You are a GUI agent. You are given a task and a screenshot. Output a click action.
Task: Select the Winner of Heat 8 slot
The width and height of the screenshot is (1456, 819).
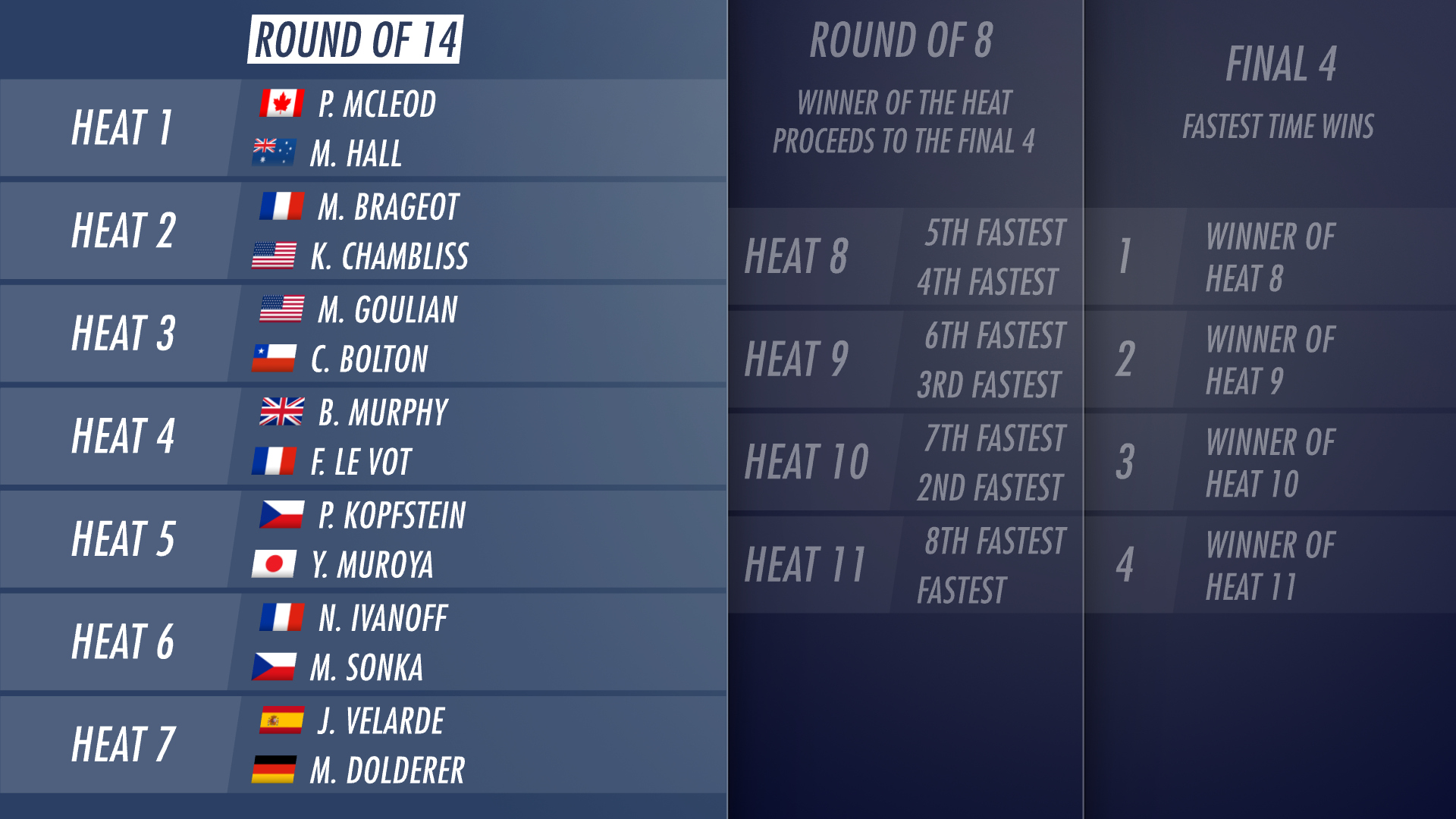point(1270,257)
